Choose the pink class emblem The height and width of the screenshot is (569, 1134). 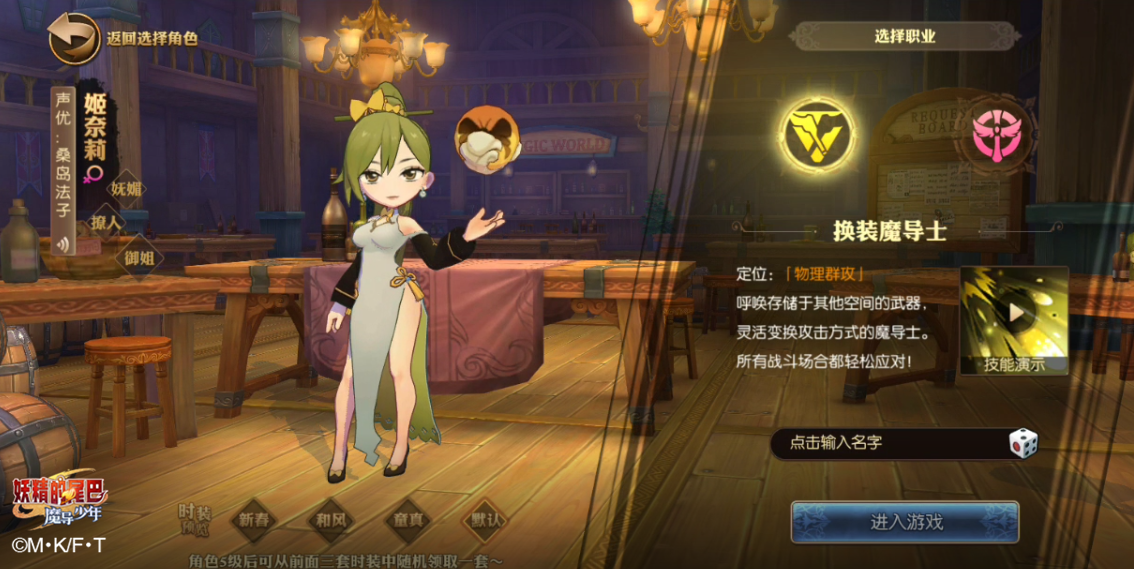989,136
